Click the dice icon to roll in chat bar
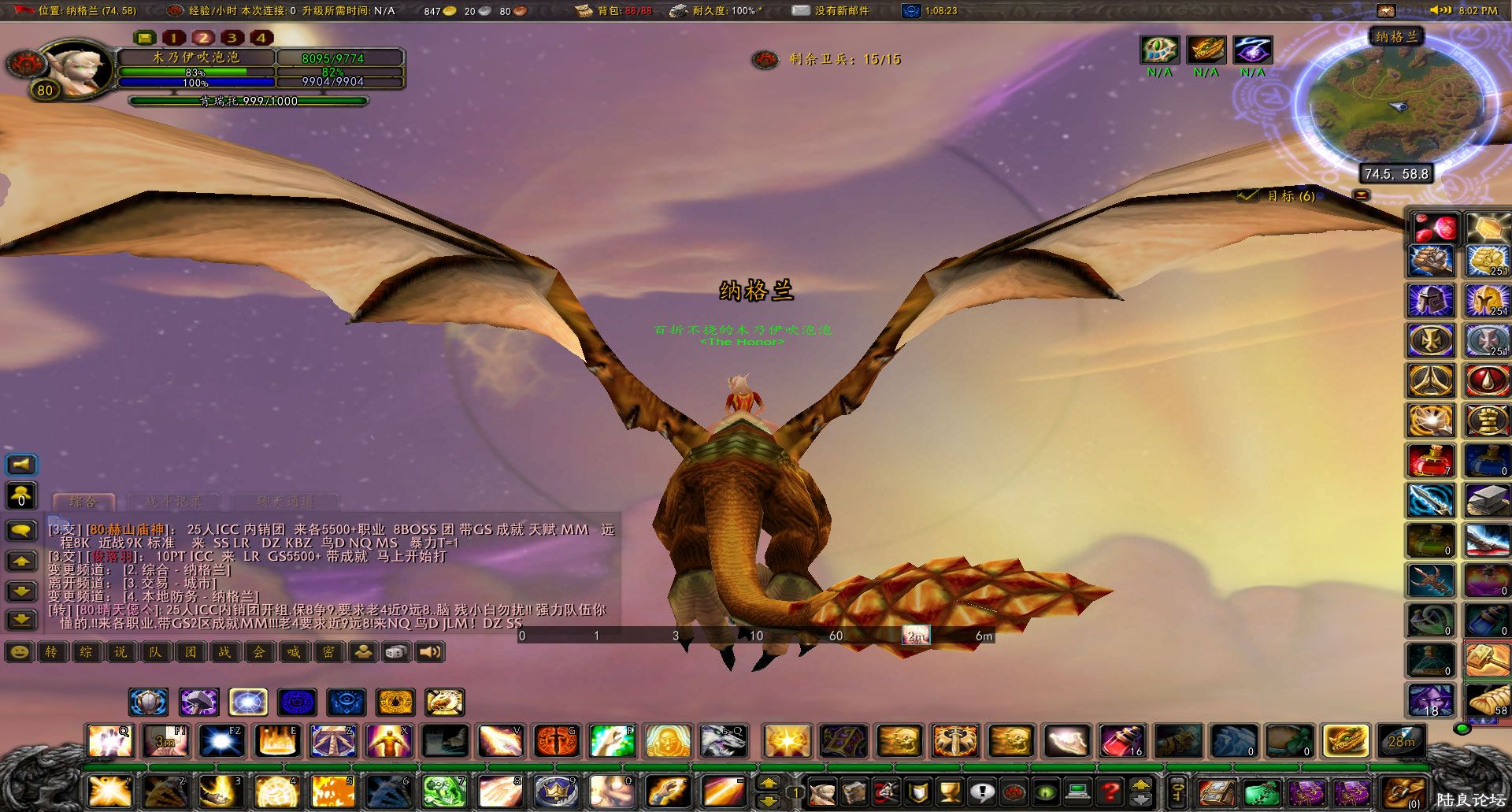Image resolution: width=1512 pixels, height=812 pixels. click(x=395, y=652)
